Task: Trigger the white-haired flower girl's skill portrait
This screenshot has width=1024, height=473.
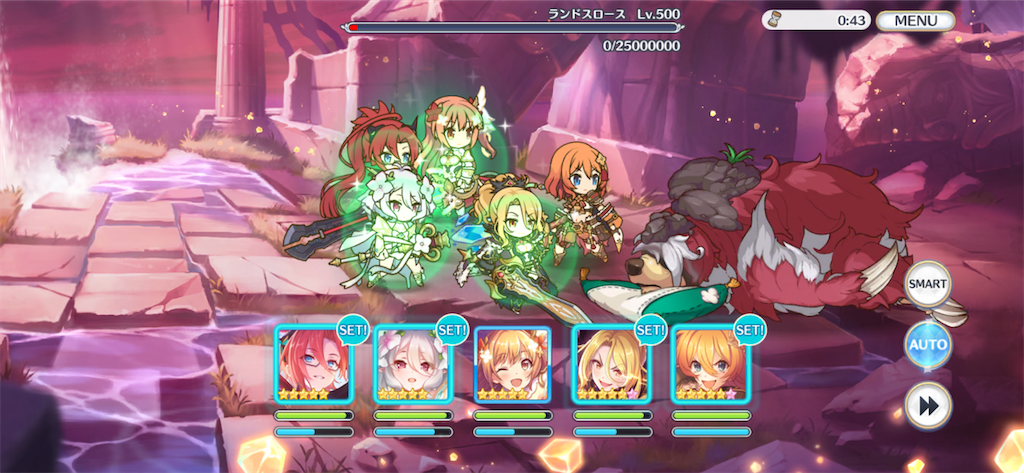Action: tap(412, 364)
